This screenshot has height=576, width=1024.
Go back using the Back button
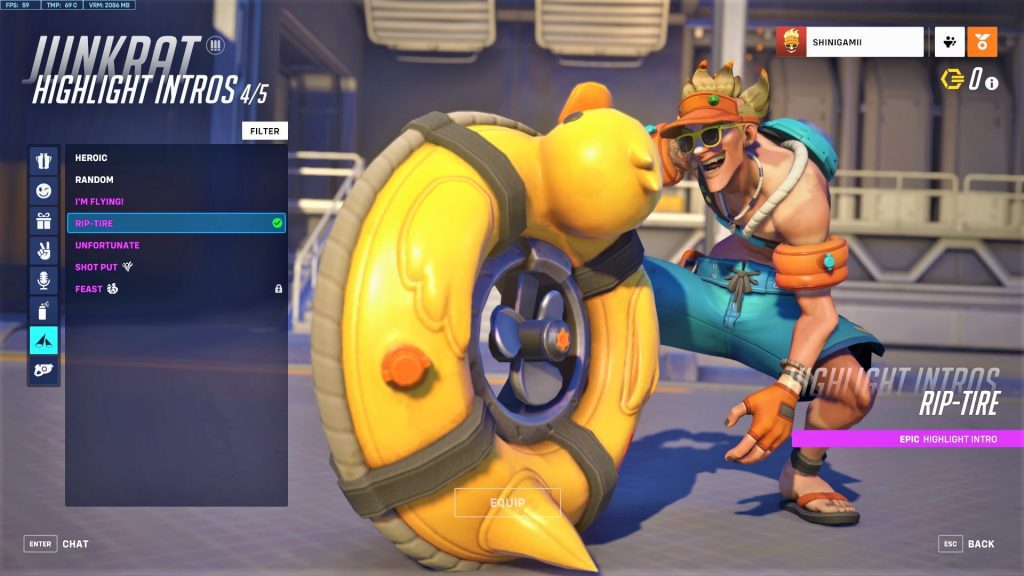click(x=968, y=544)
